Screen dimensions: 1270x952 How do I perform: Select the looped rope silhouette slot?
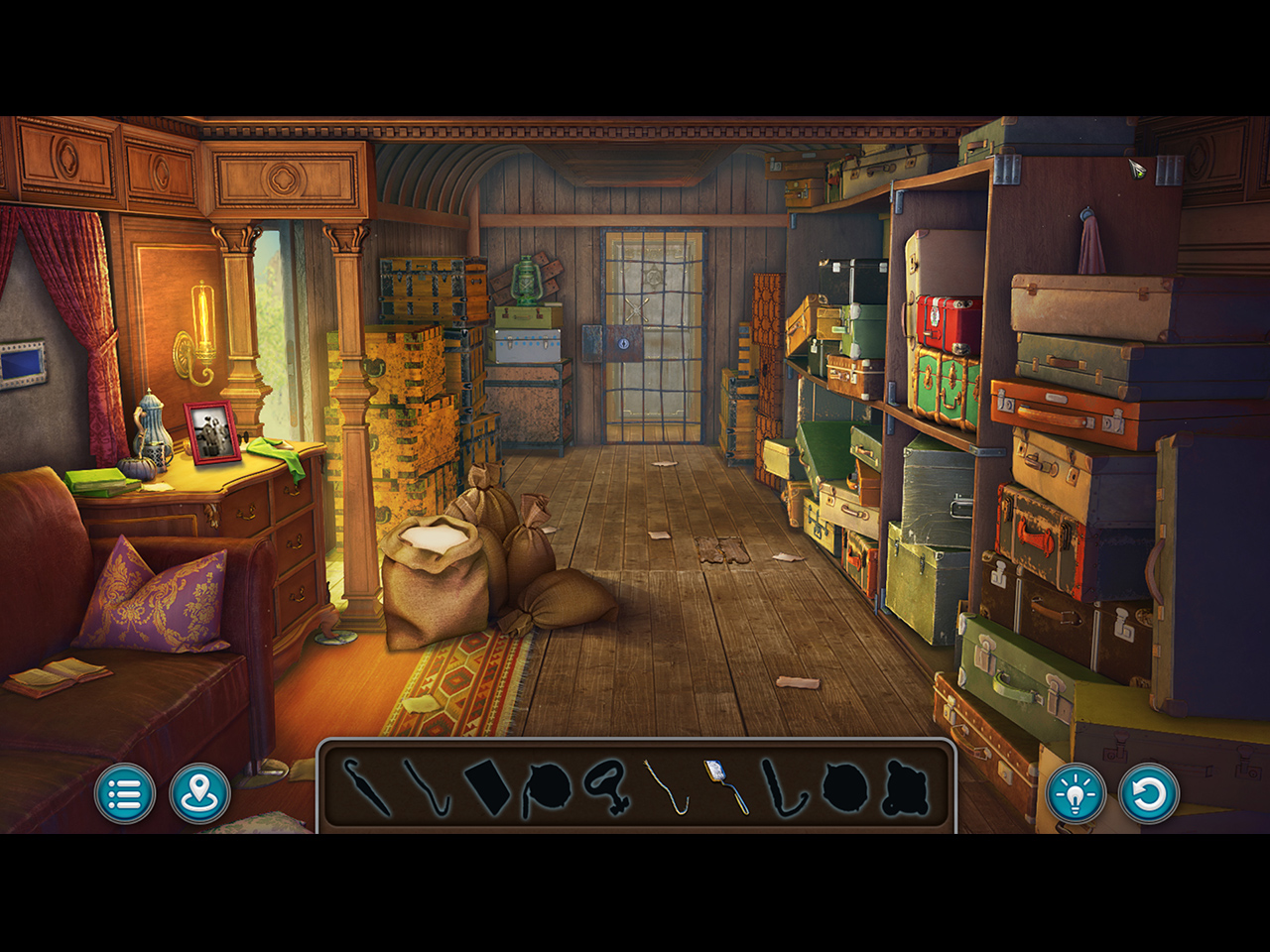pos(606,785)
